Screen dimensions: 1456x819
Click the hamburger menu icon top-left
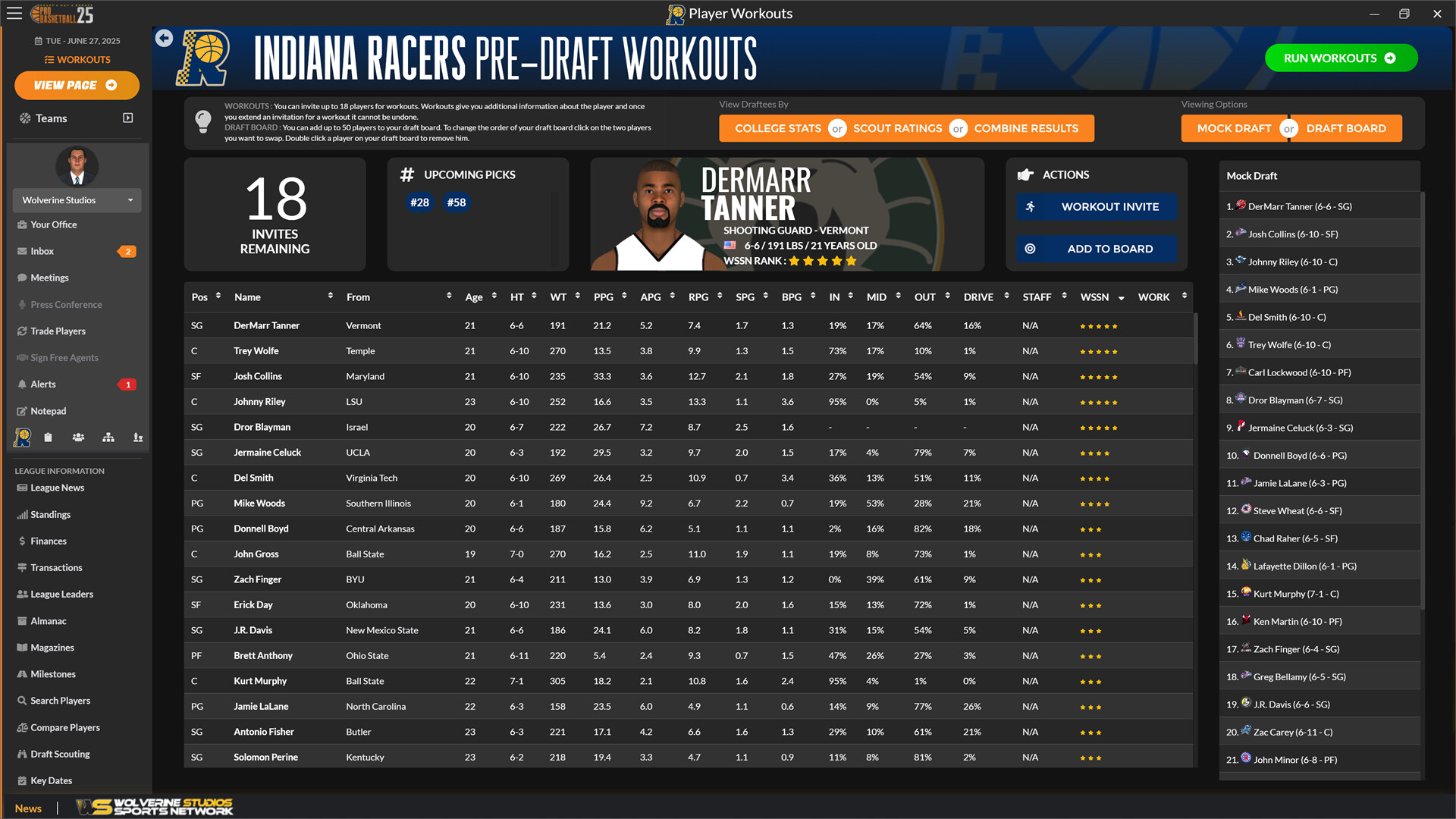coord(14,13)
